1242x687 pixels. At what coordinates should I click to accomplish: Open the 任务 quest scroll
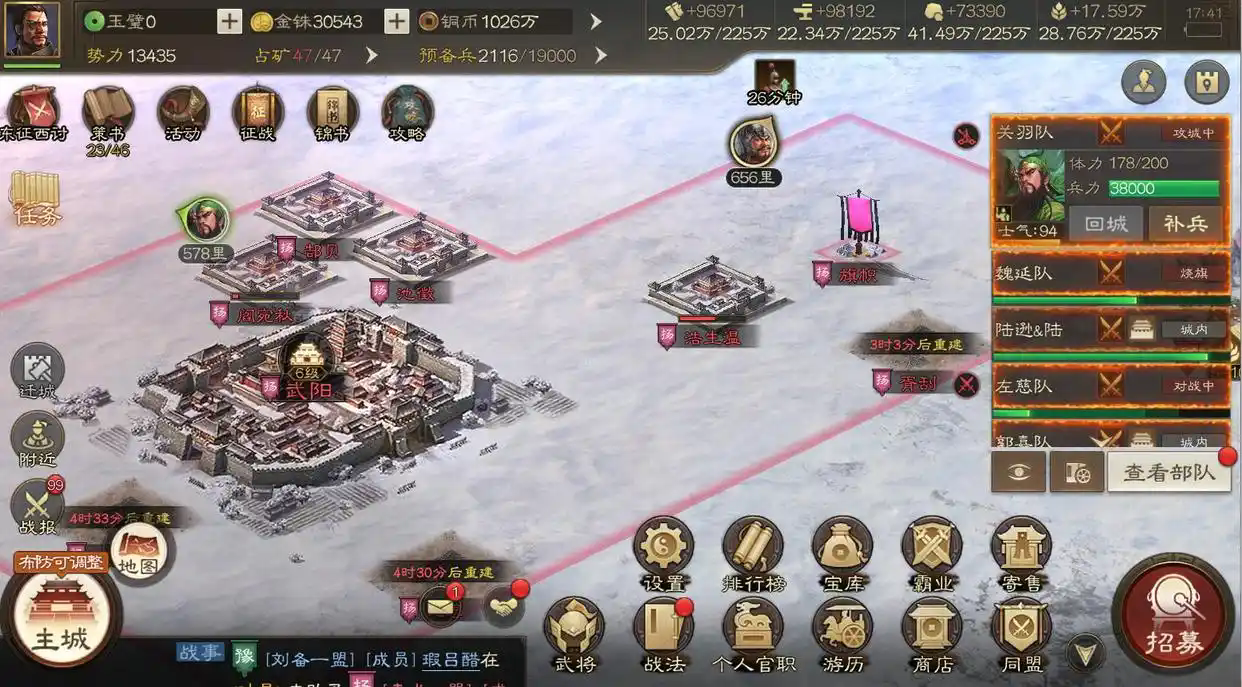click(35, 197)
